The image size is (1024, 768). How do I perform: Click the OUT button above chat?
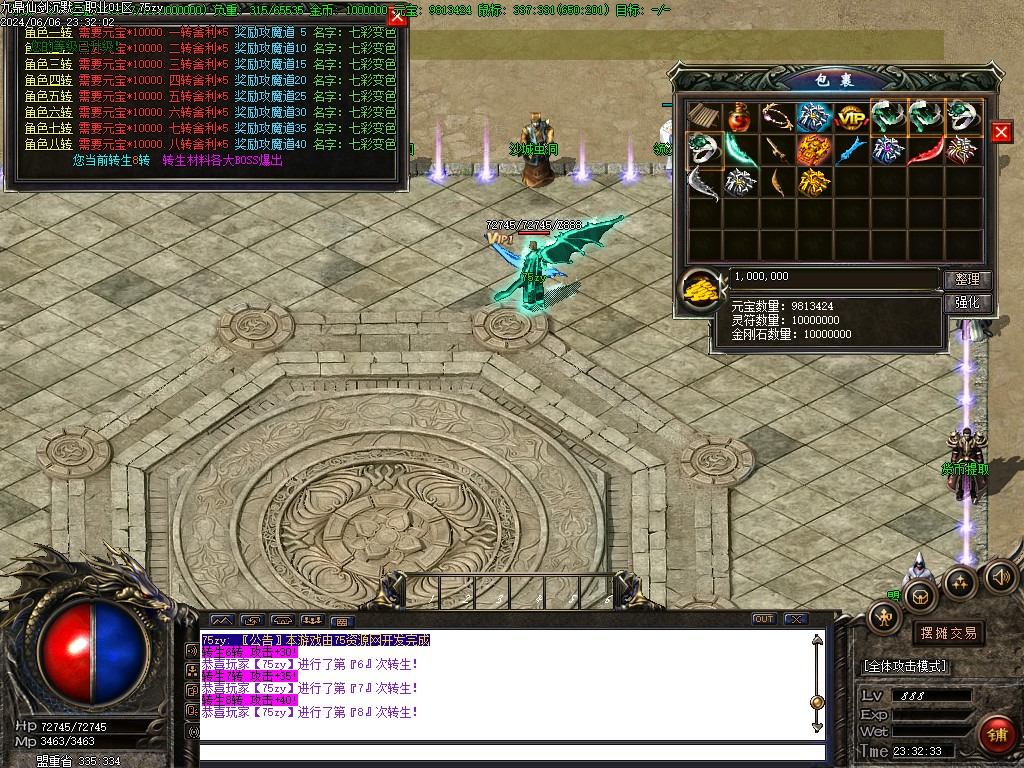click(764, 619)
